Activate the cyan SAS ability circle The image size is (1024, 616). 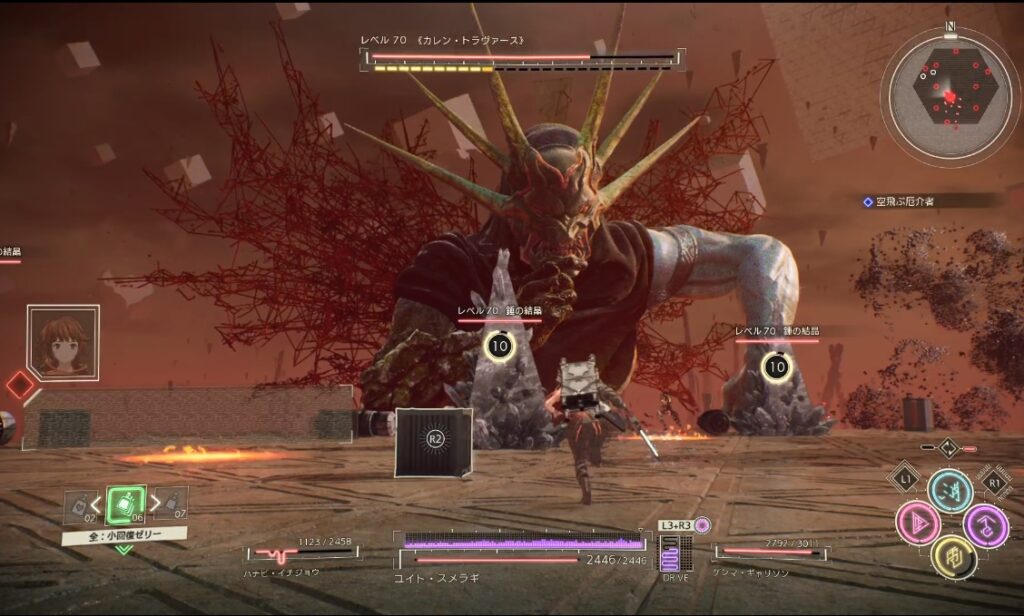pyautogui.click(x=950, y=491)
